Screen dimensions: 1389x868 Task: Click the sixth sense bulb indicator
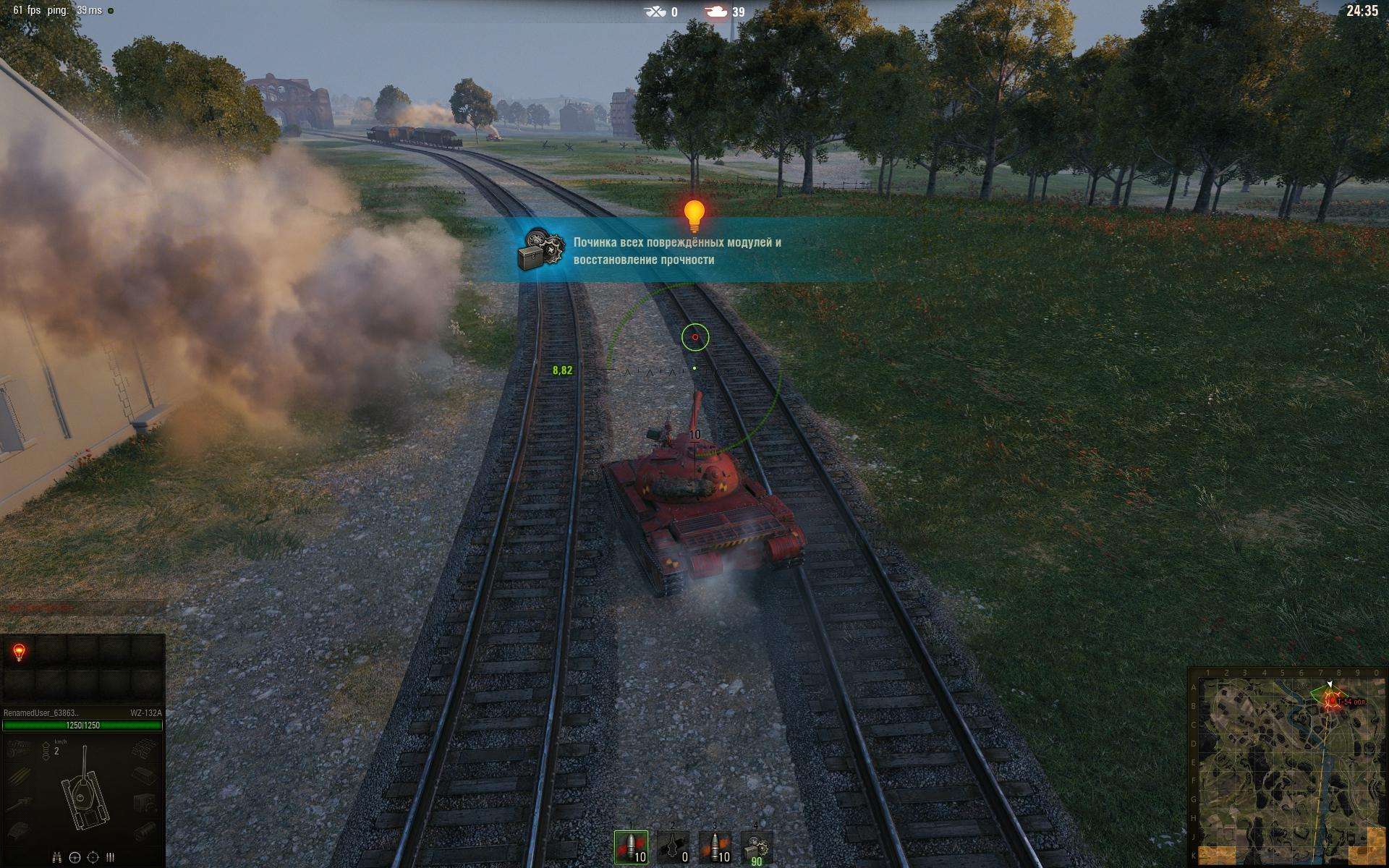pyautogui.click(x=20, y=652)
